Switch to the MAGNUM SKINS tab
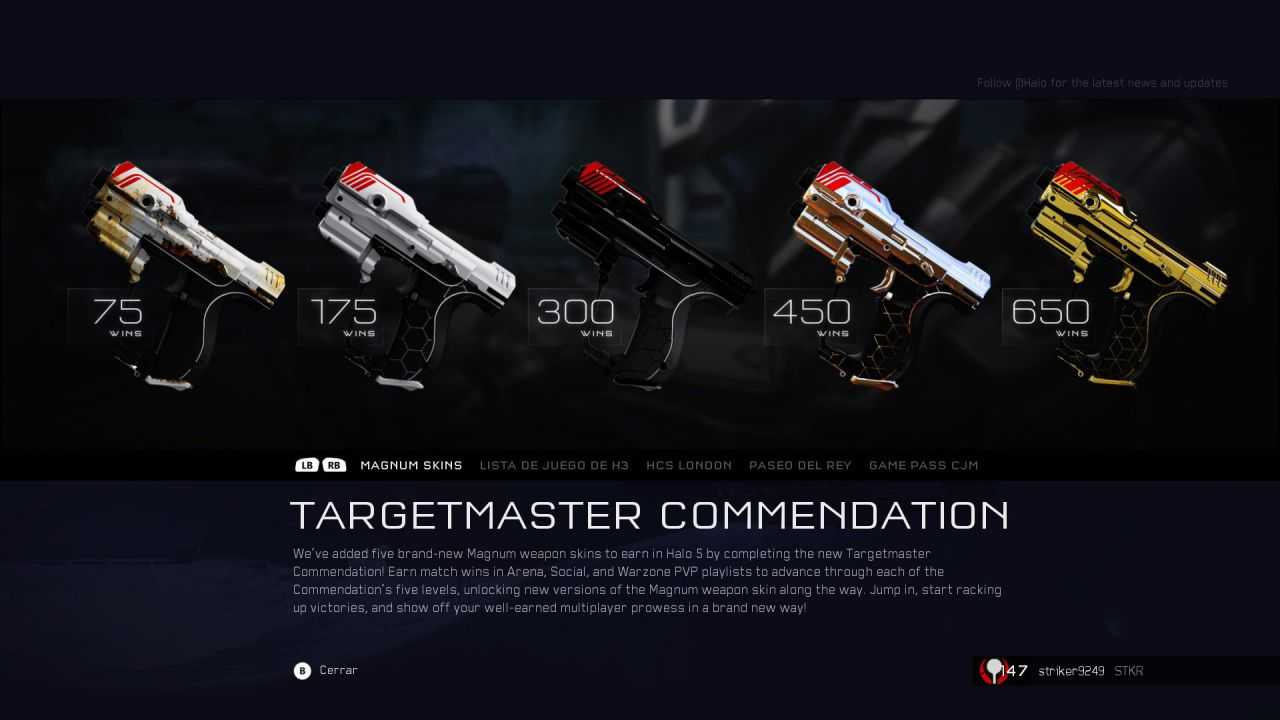 (x=410, y=465)
